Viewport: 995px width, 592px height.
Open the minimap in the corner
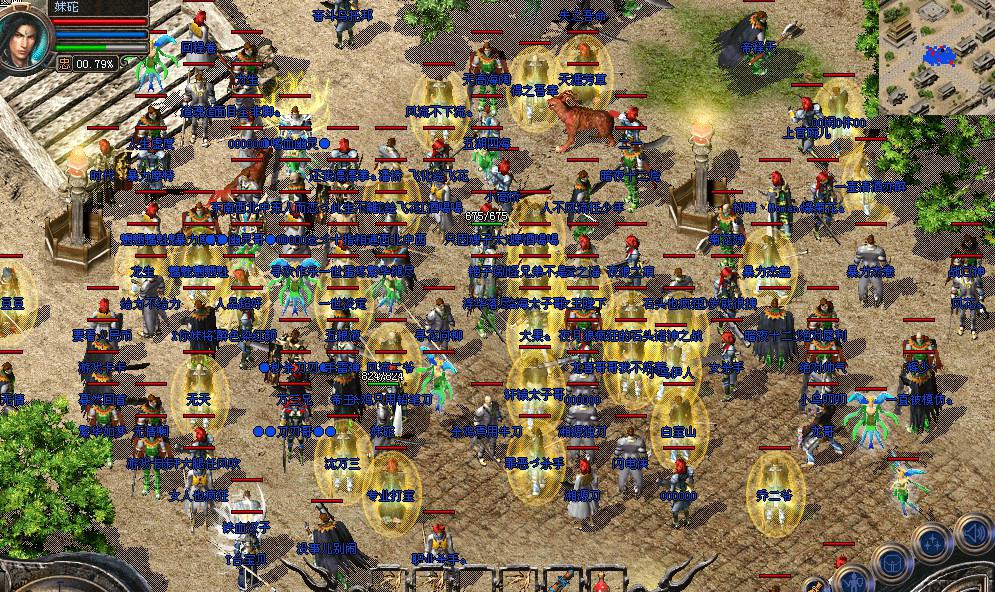pos(937,57)
